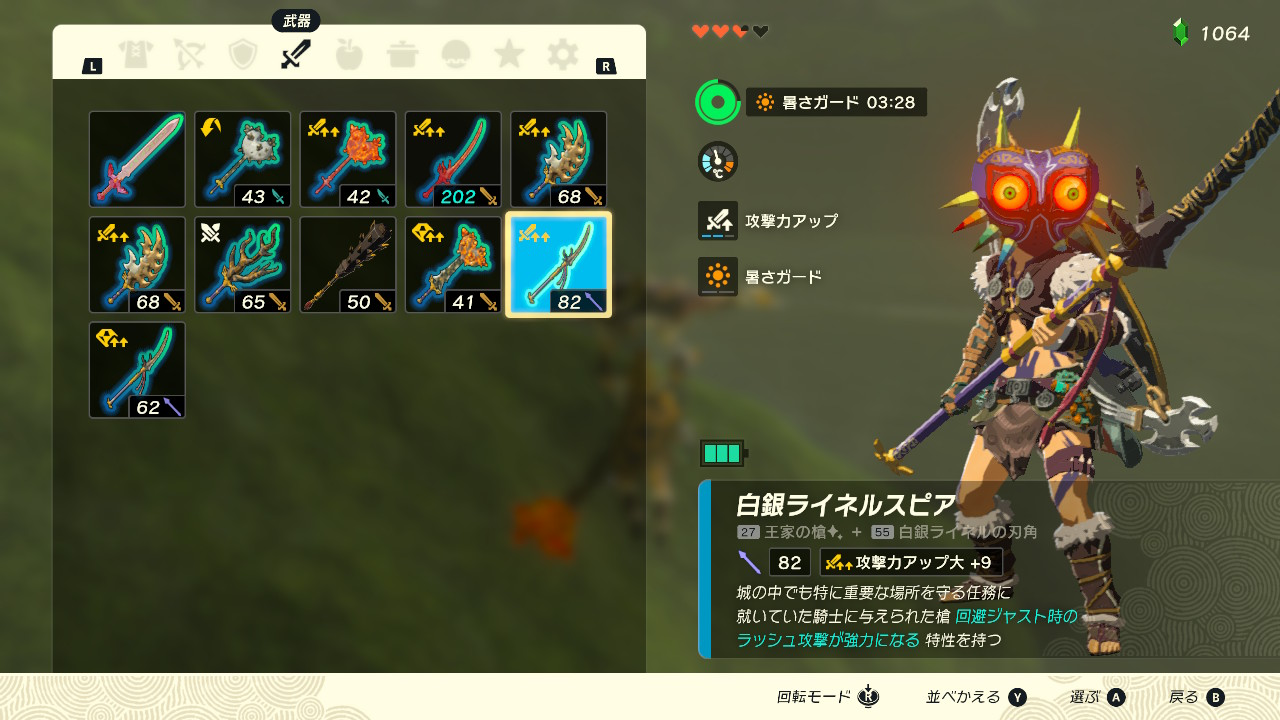The width and height of the screenshot is (1280, 720).
Task: Select the highlighted 白銀ライネルスピア weapon thumbnail
Action: (557, 263)
